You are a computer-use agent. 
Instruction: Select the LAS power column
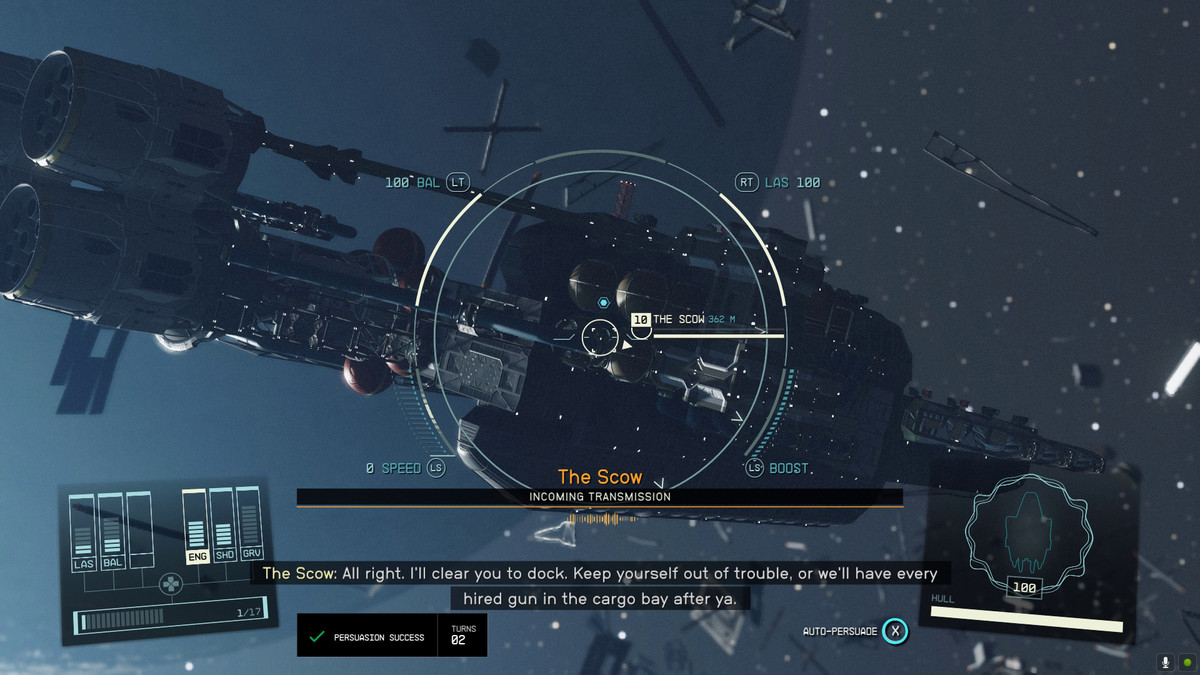[x=83, y=531]
